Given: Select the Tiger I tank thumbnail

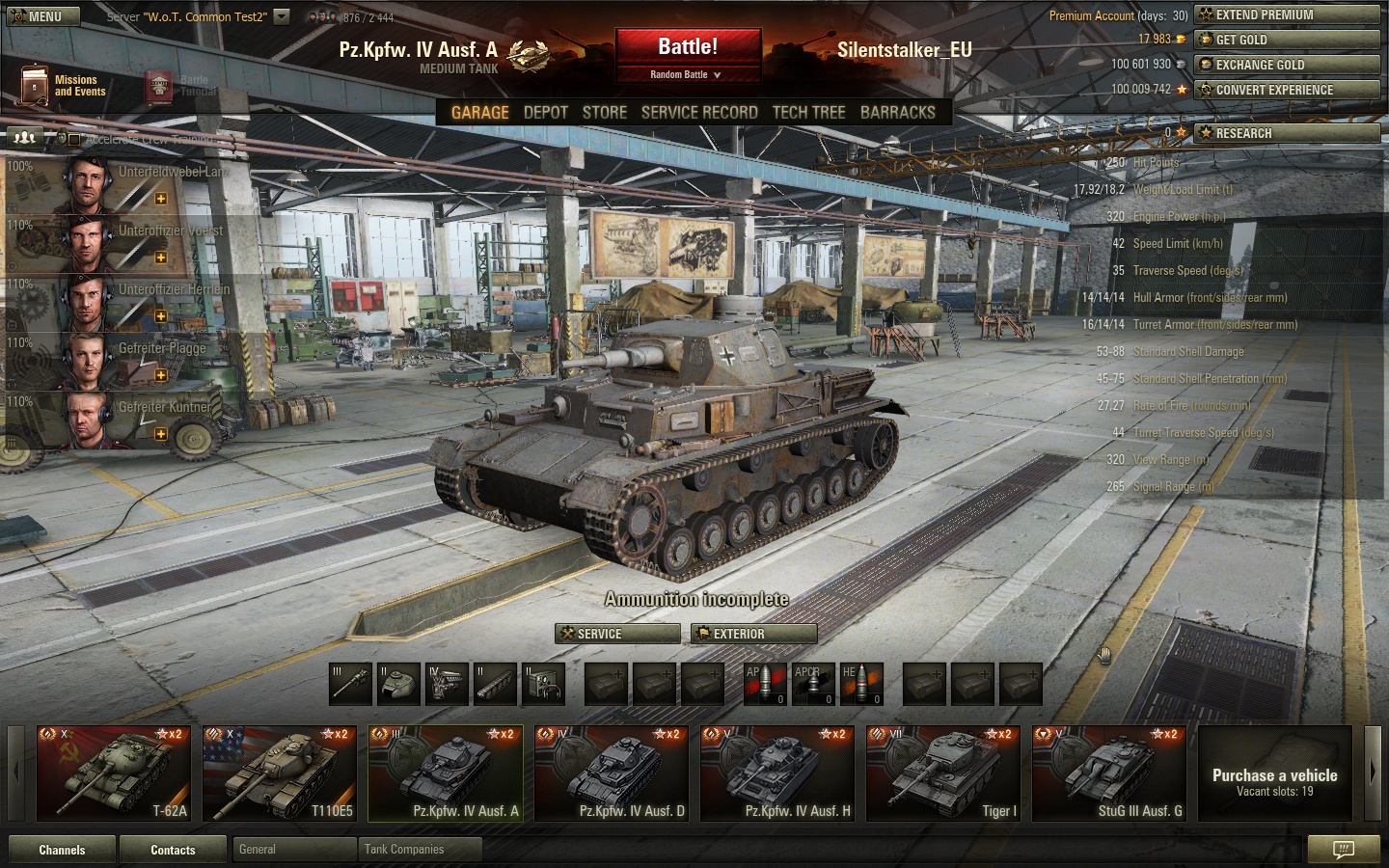Looking at the screenshot, I should coord(942,773).
